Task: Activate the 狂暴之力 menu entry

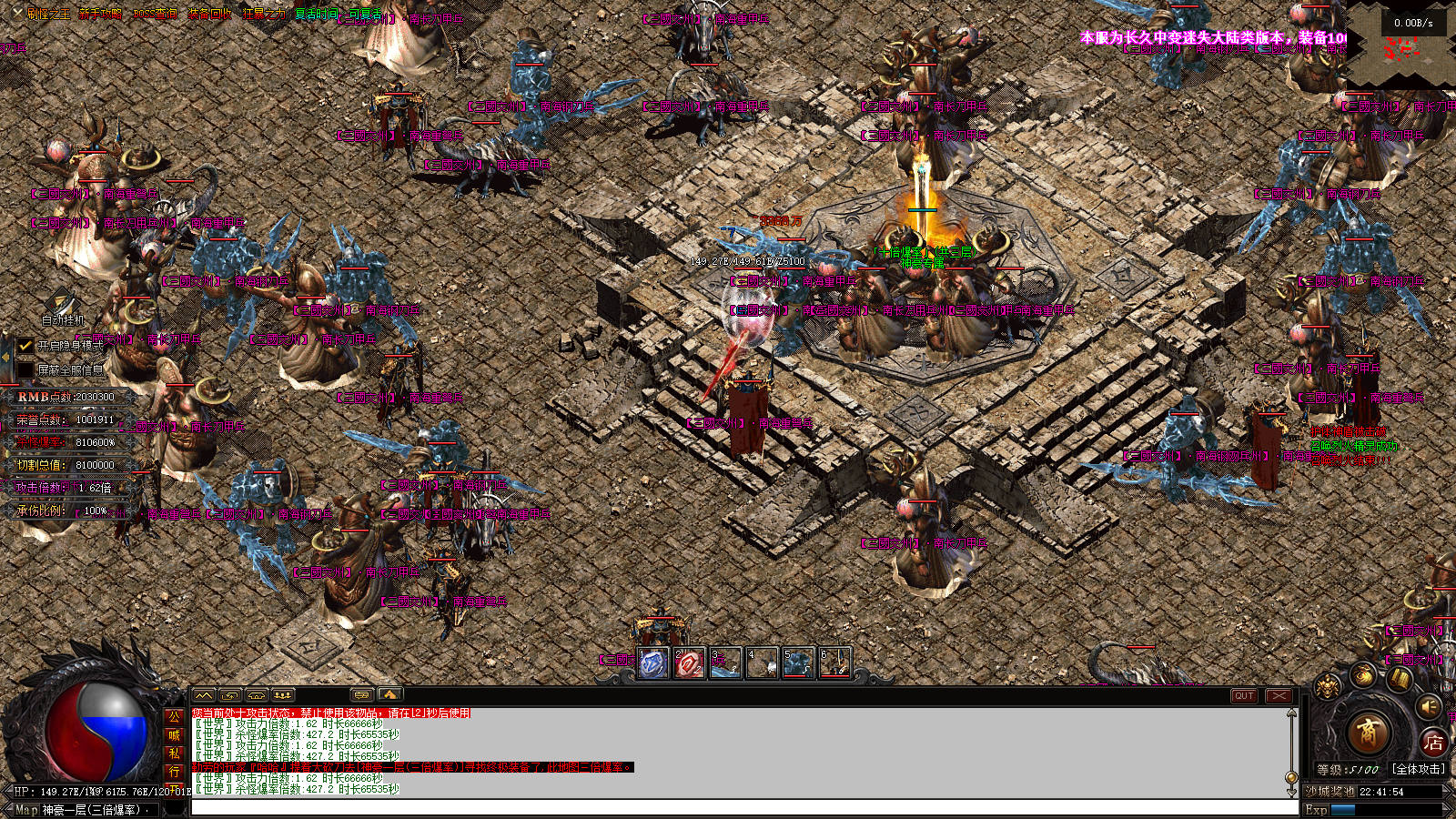Action: 265,15
